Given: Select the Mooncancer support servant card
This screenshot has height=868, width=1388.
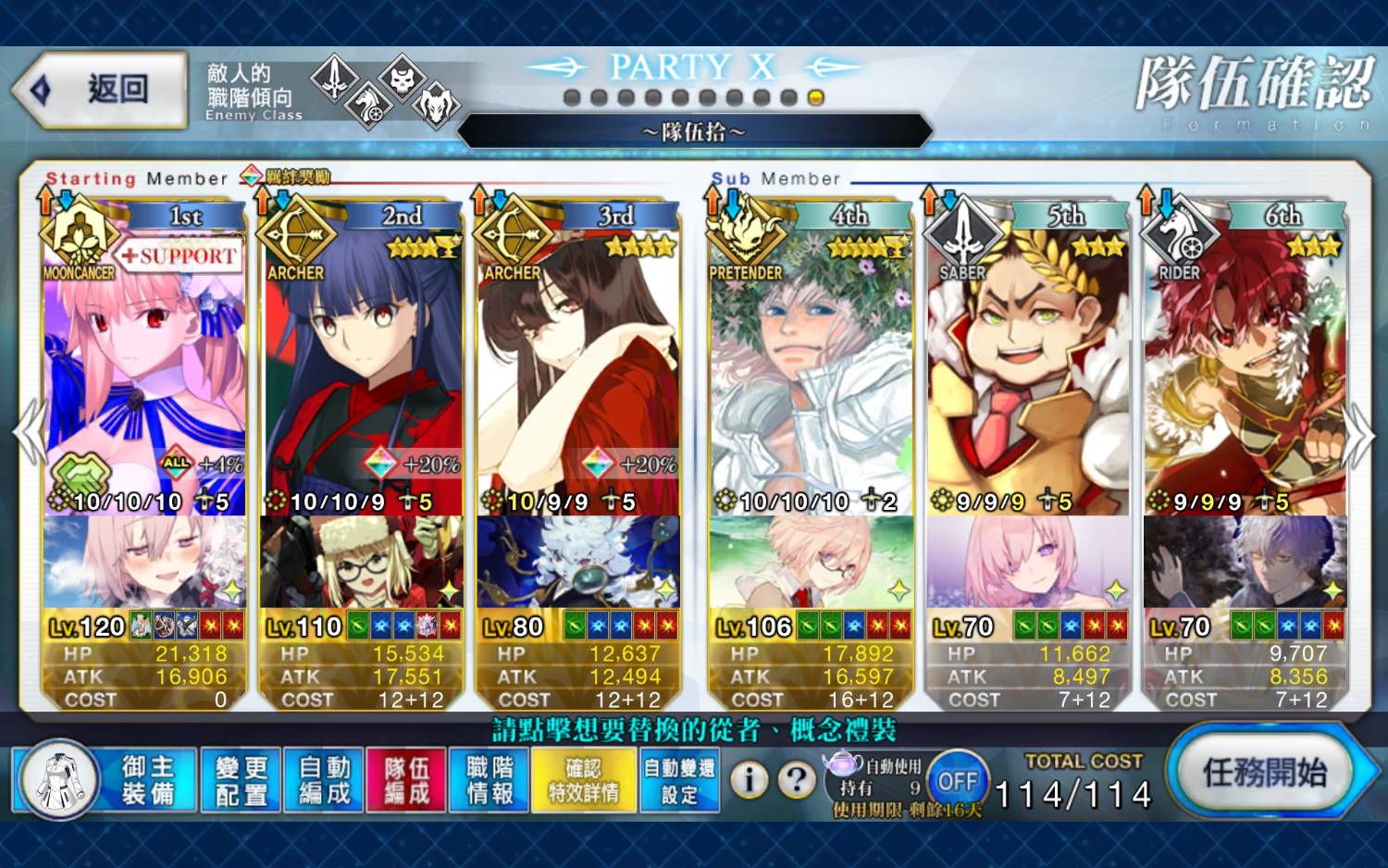Looking at the screenshot, I should click(x=144, y=370).
